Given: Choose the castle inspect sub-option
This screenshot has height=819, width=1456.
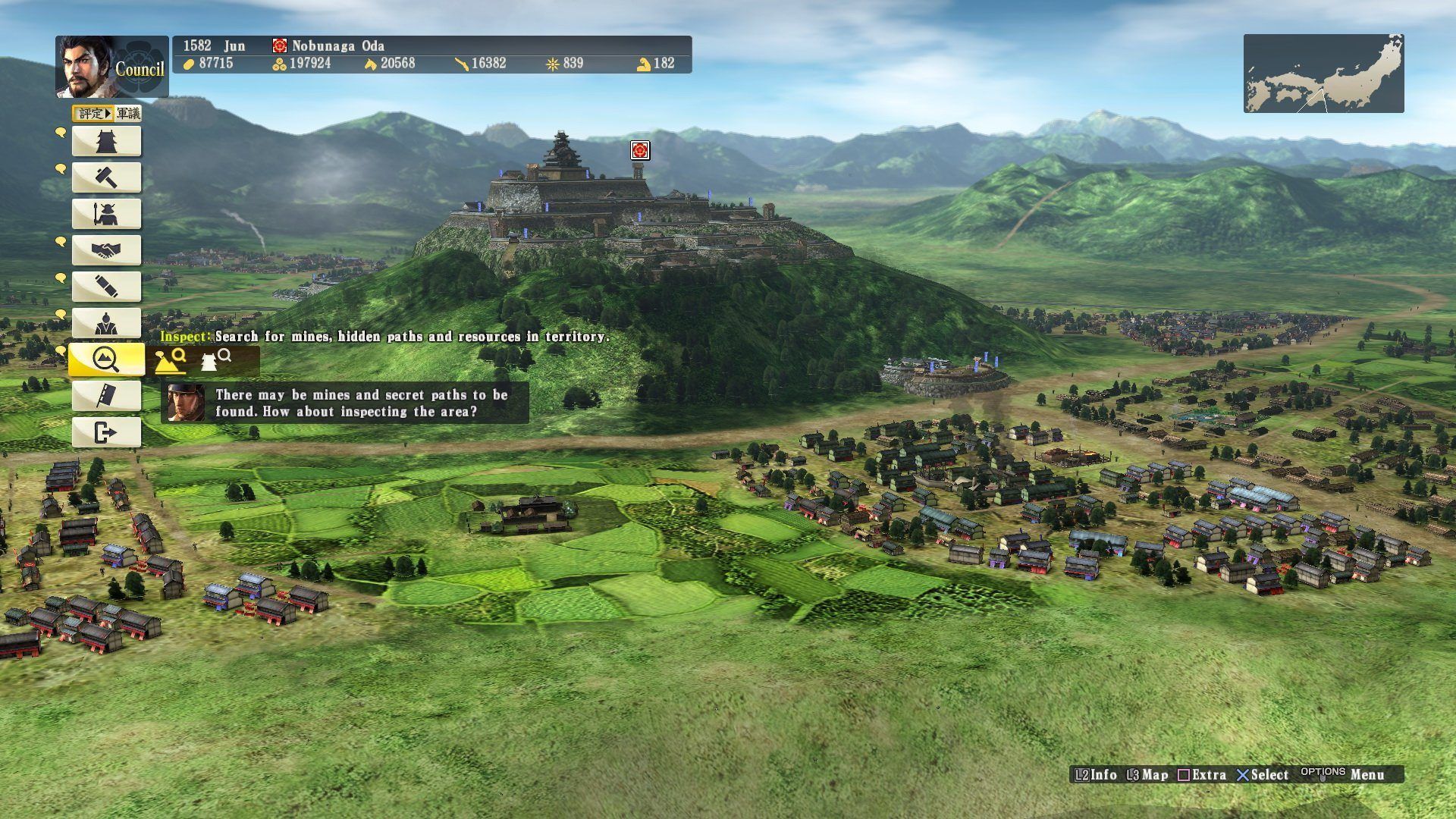Looking at the screenshot, I should (x=215, y=360).
